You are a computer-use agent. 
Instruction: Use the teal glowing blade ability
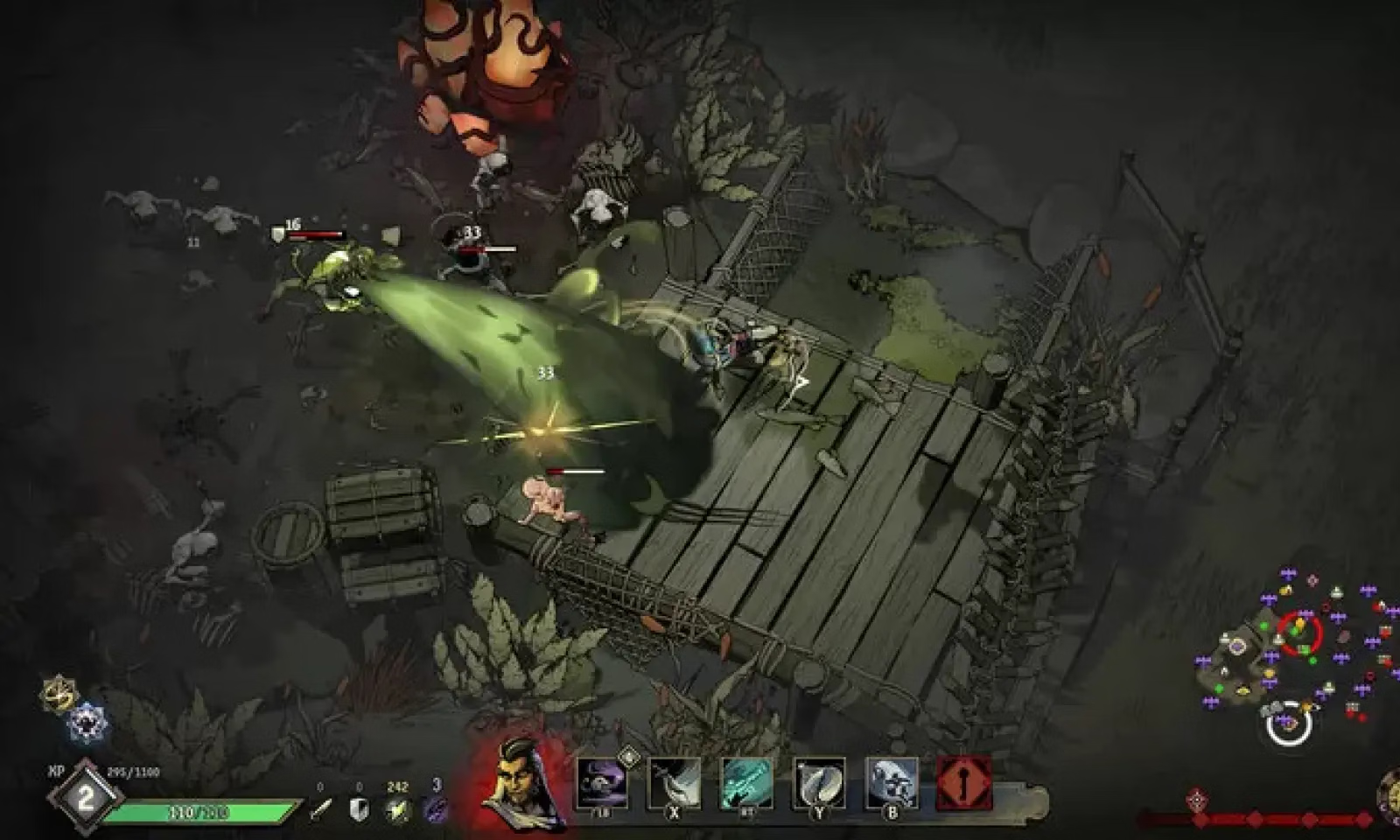pos(746,781)
